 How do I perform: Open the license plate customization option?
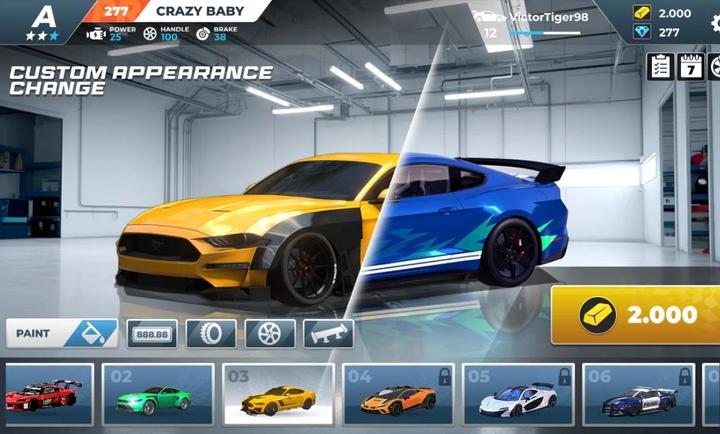coord(152,334)
